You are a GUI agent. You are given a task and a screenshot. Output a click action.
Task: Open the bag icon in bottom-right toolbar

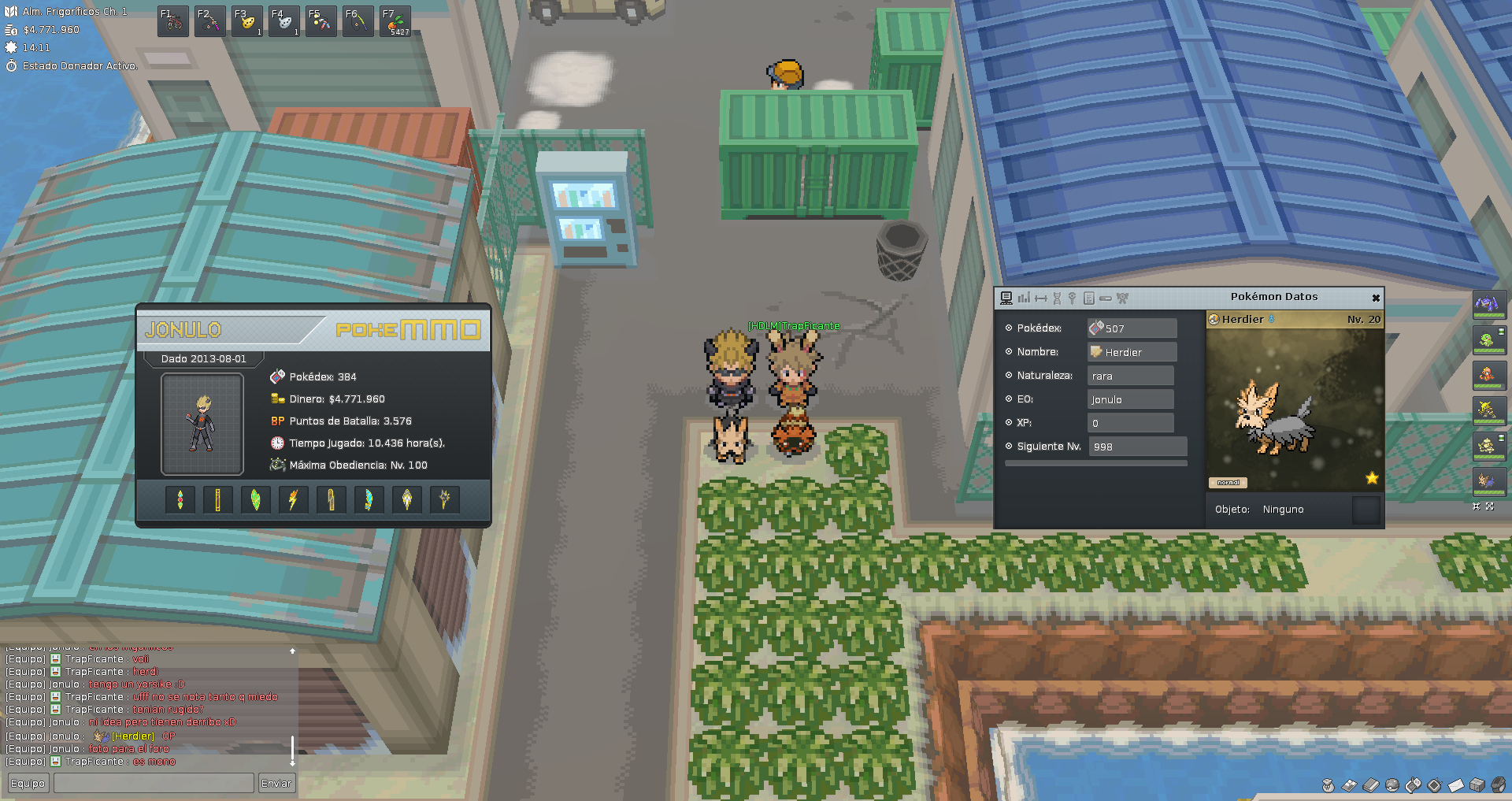coord(1329,785)
